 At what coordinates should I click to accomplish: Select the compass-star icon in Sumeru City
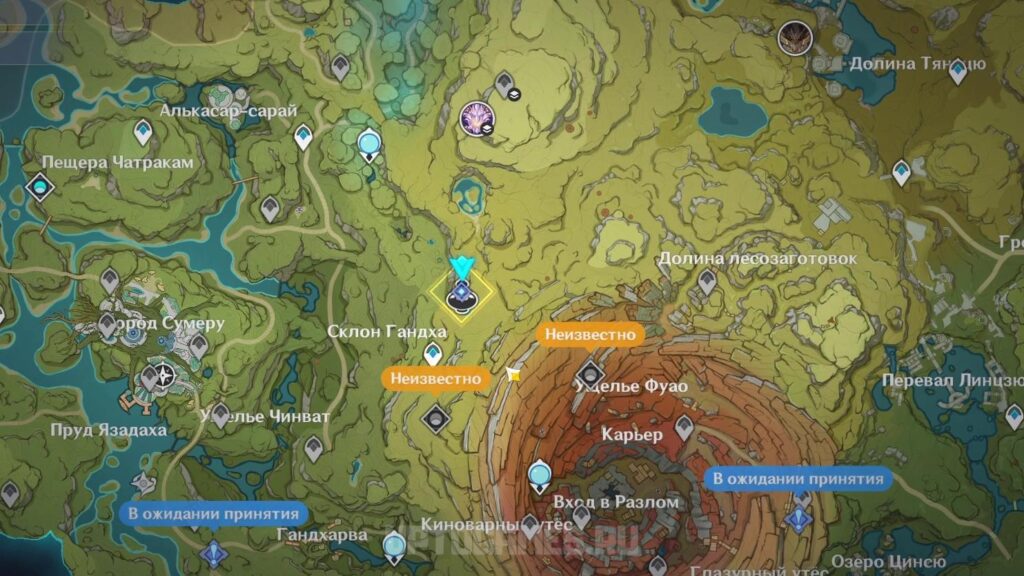click(x=162, y=376)
